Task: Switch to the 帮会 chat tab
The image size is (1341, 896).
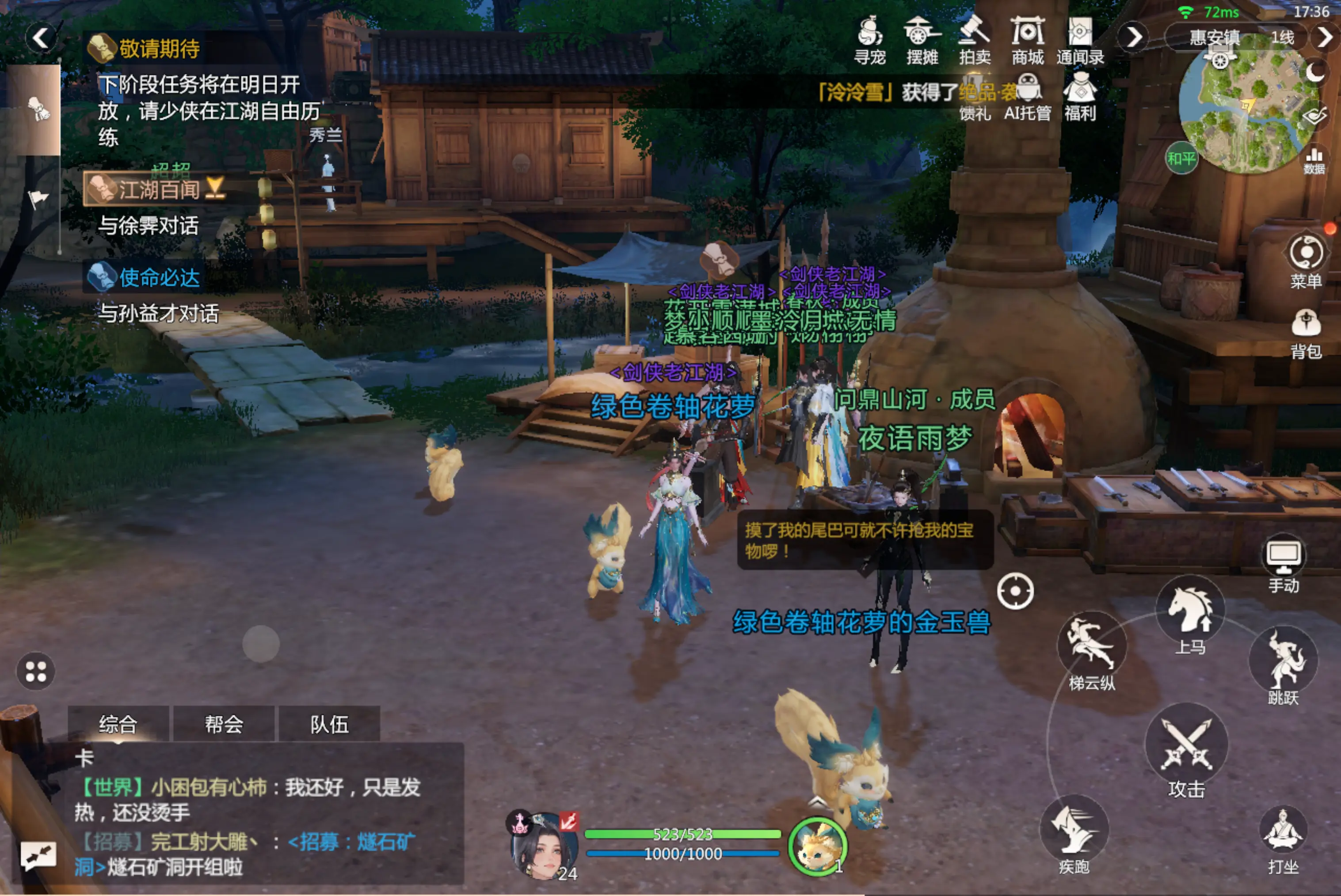Action: pos(224,724)
